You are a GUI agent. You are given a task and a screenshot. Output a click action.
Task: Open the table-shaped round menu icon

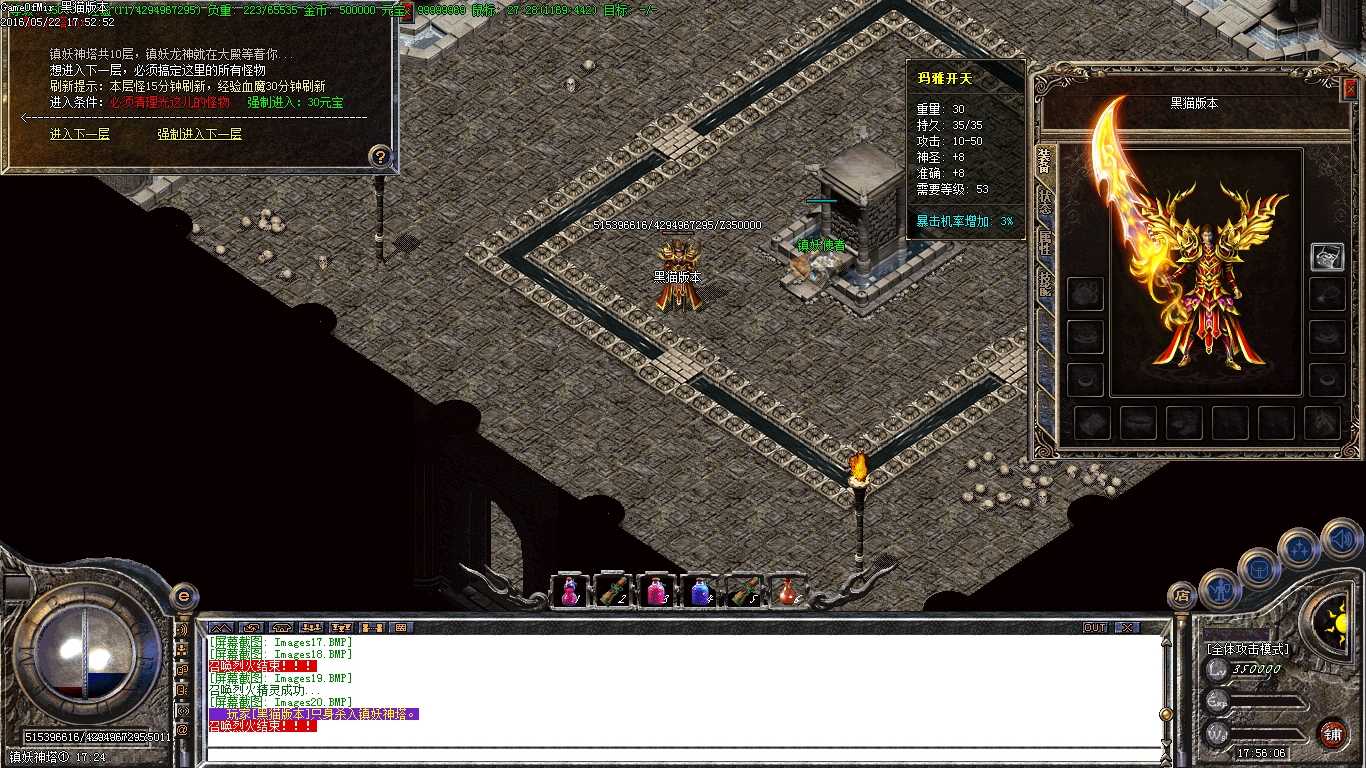click(1261, 570)
